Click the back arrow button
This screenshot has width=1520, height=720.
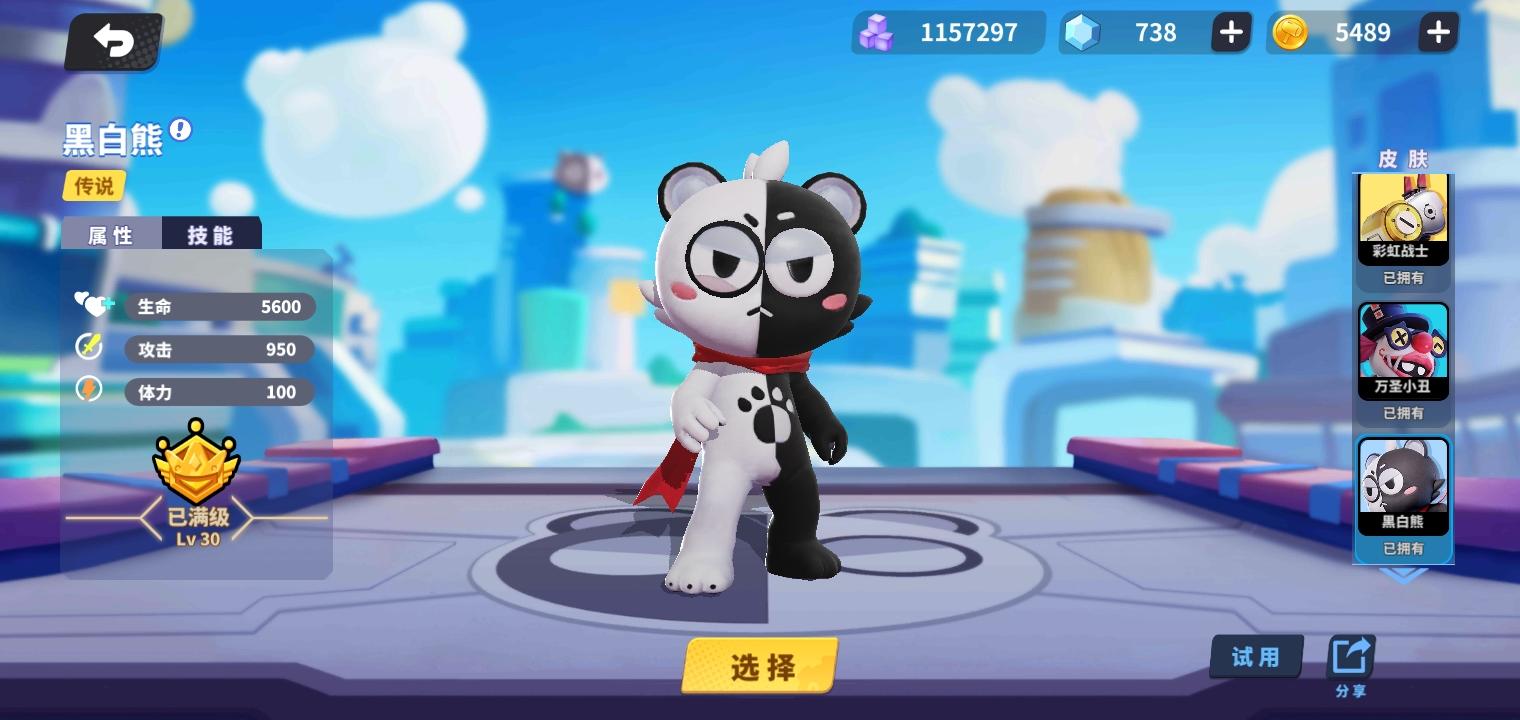(x=113, y=42)
